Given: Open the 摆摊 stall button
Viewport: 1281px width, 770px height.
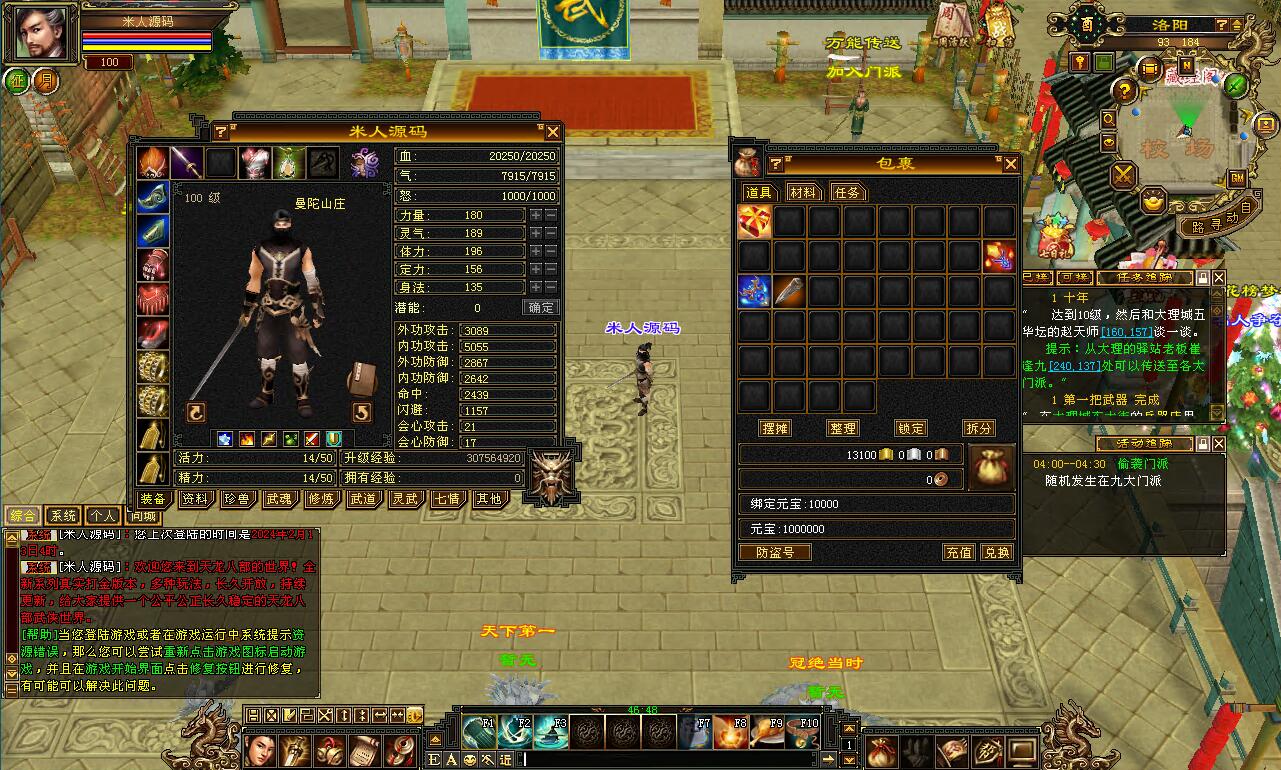Looking at the screenshot, I should pyautogui.click(x=775, y=428).
